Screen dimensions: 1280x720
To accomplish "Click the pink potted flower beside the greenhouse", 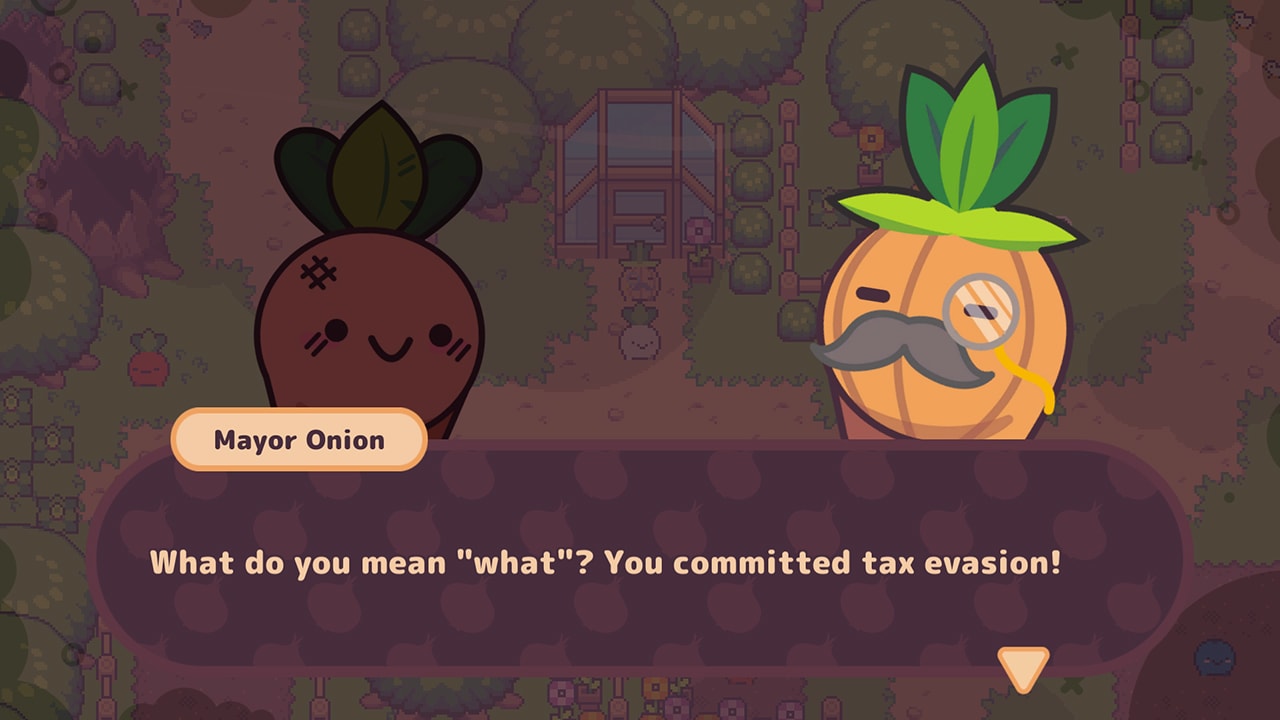I will pyautogui.click(x=698, y=230).
